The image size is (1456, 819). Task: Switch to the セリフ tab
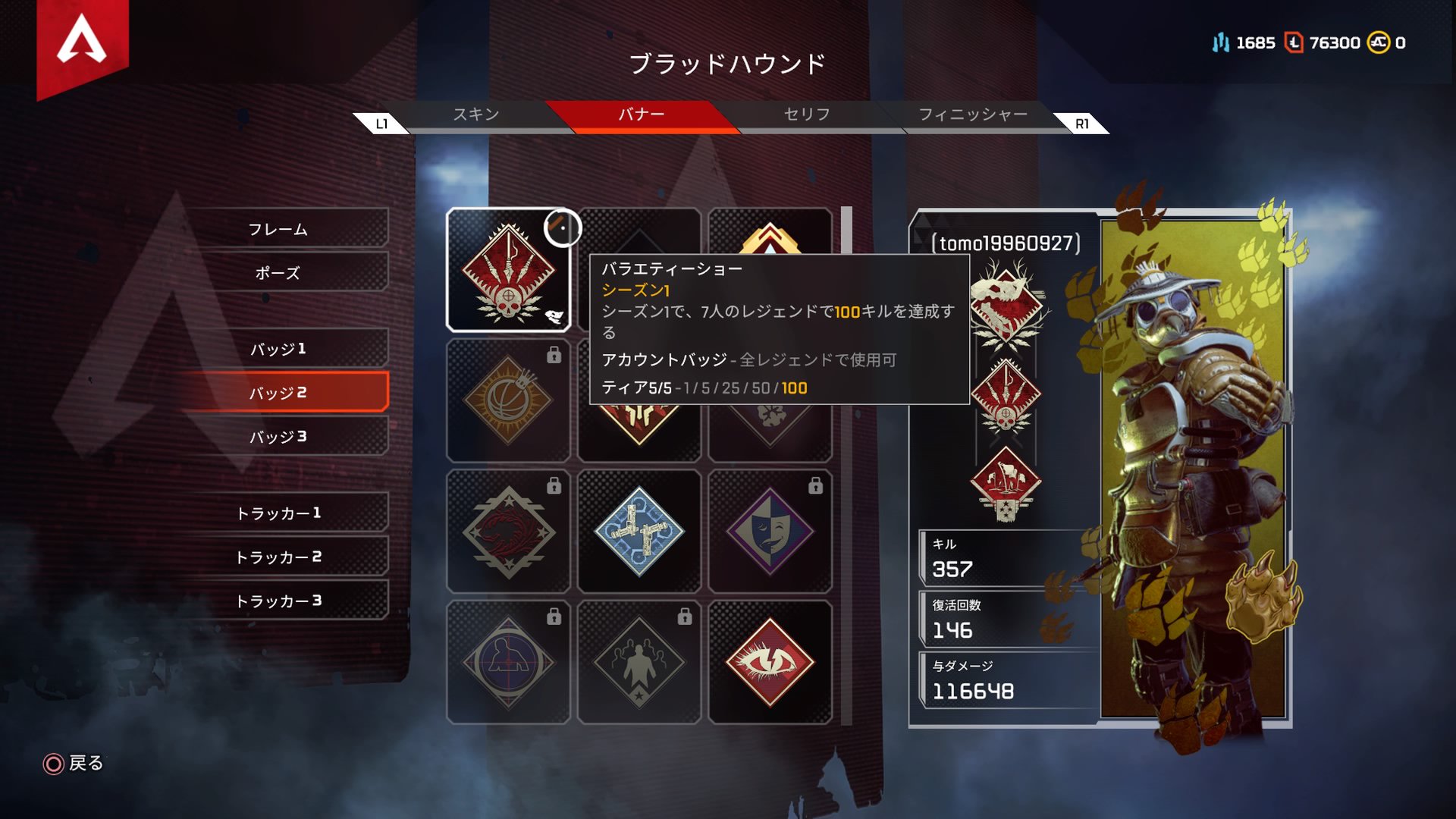[x=806, y=115]
